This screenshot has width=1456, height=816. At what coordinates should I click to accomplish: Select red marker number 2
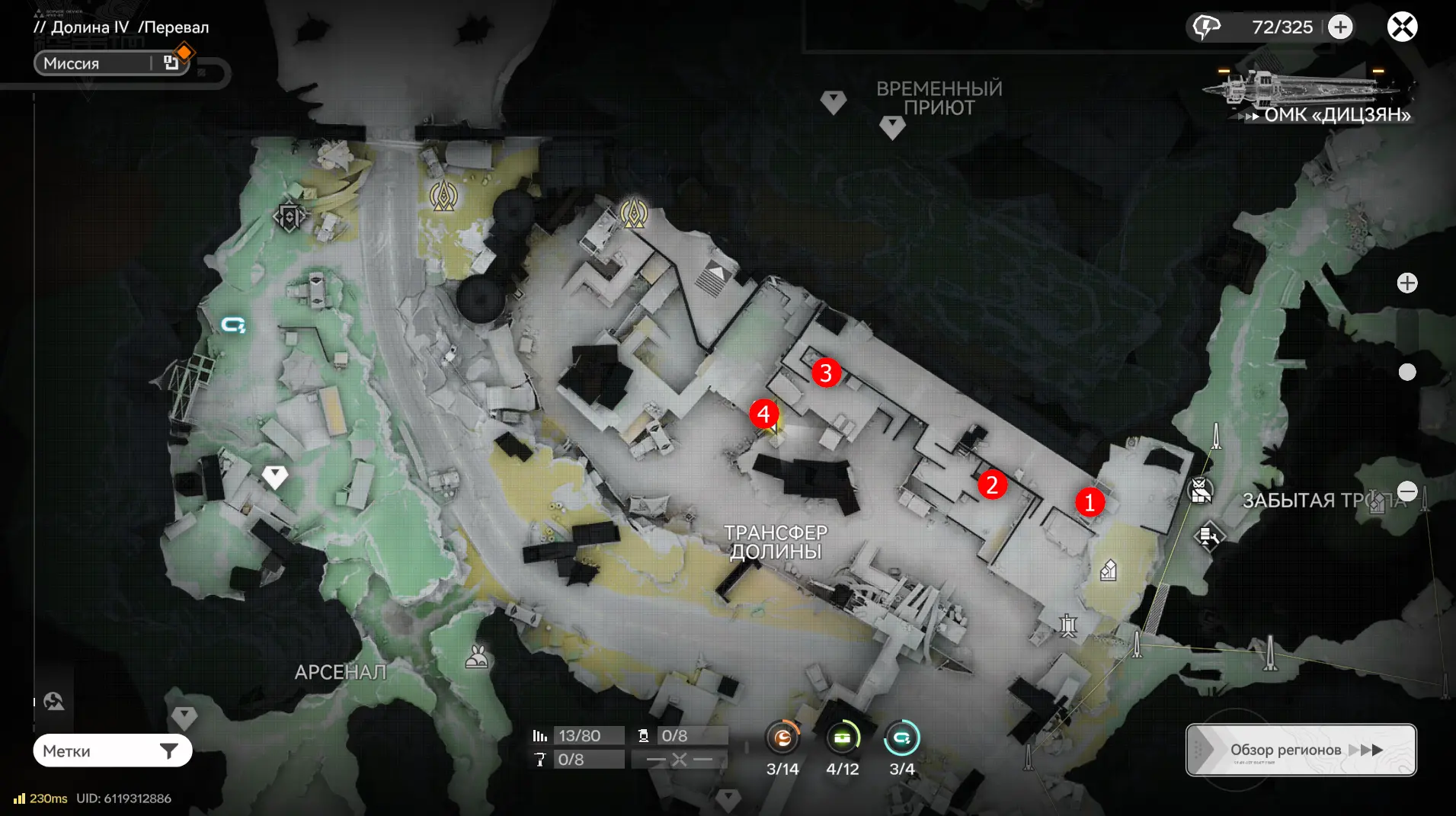[x=992, y=485]
